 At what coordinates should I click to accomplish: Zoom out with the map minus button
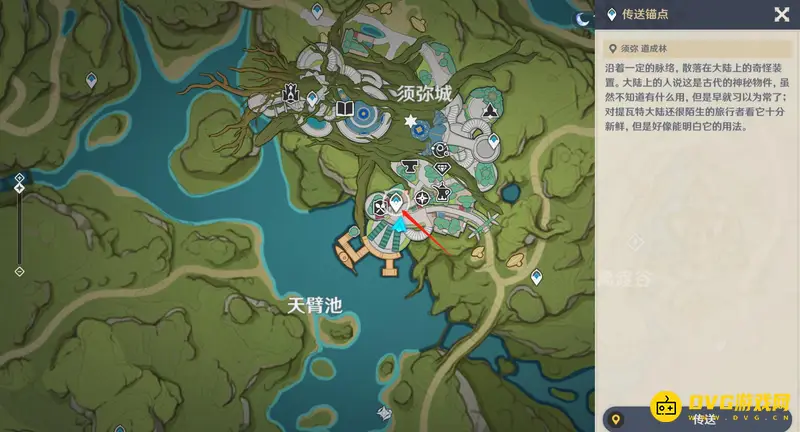(19, 271)
